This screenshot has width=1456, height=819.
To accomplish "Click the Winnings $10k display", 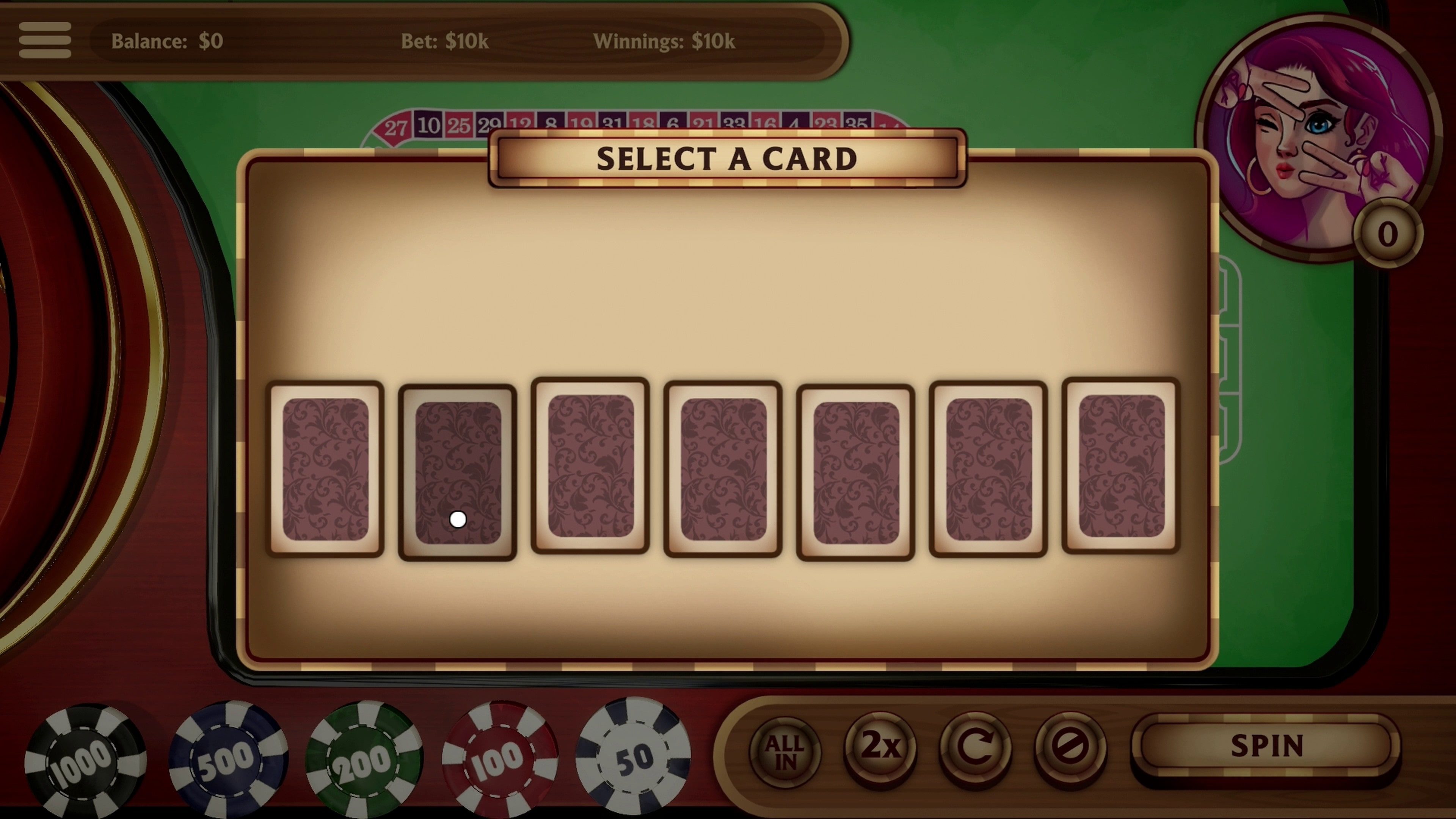I will 663,41.
